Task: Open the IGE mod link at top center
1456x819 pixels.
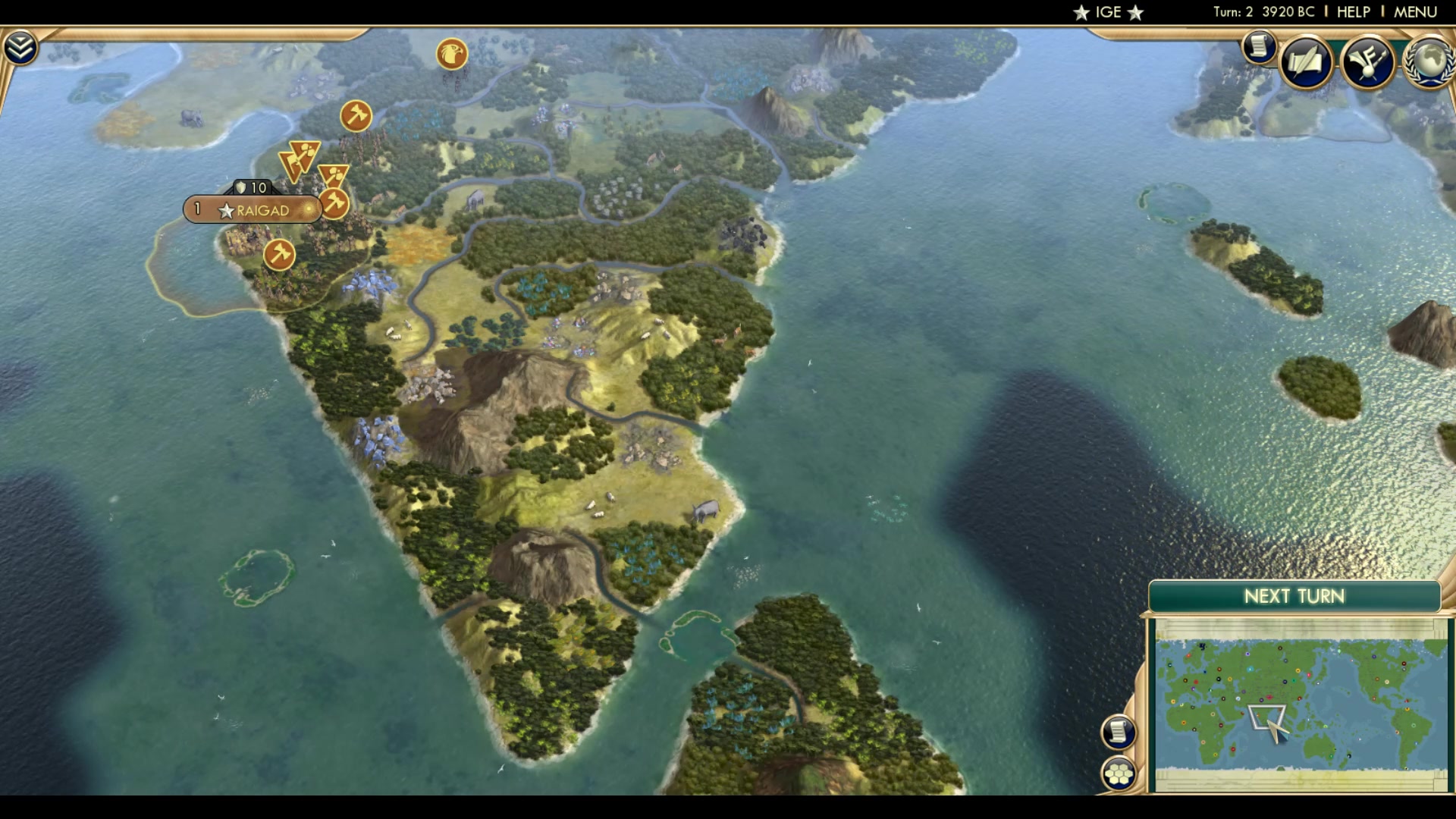Action: pyautogui.click(x=1107, y=11)
